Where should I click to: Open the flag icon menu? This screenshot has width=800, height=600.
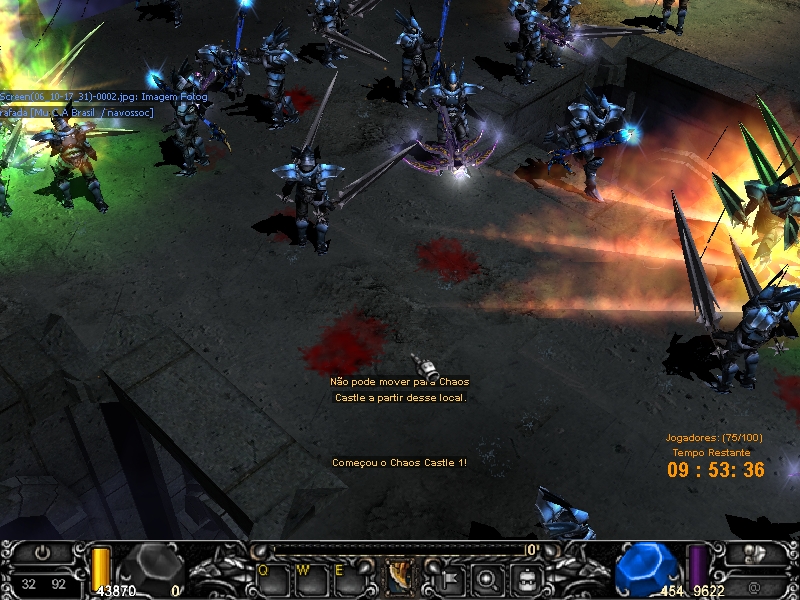(448, 577)
